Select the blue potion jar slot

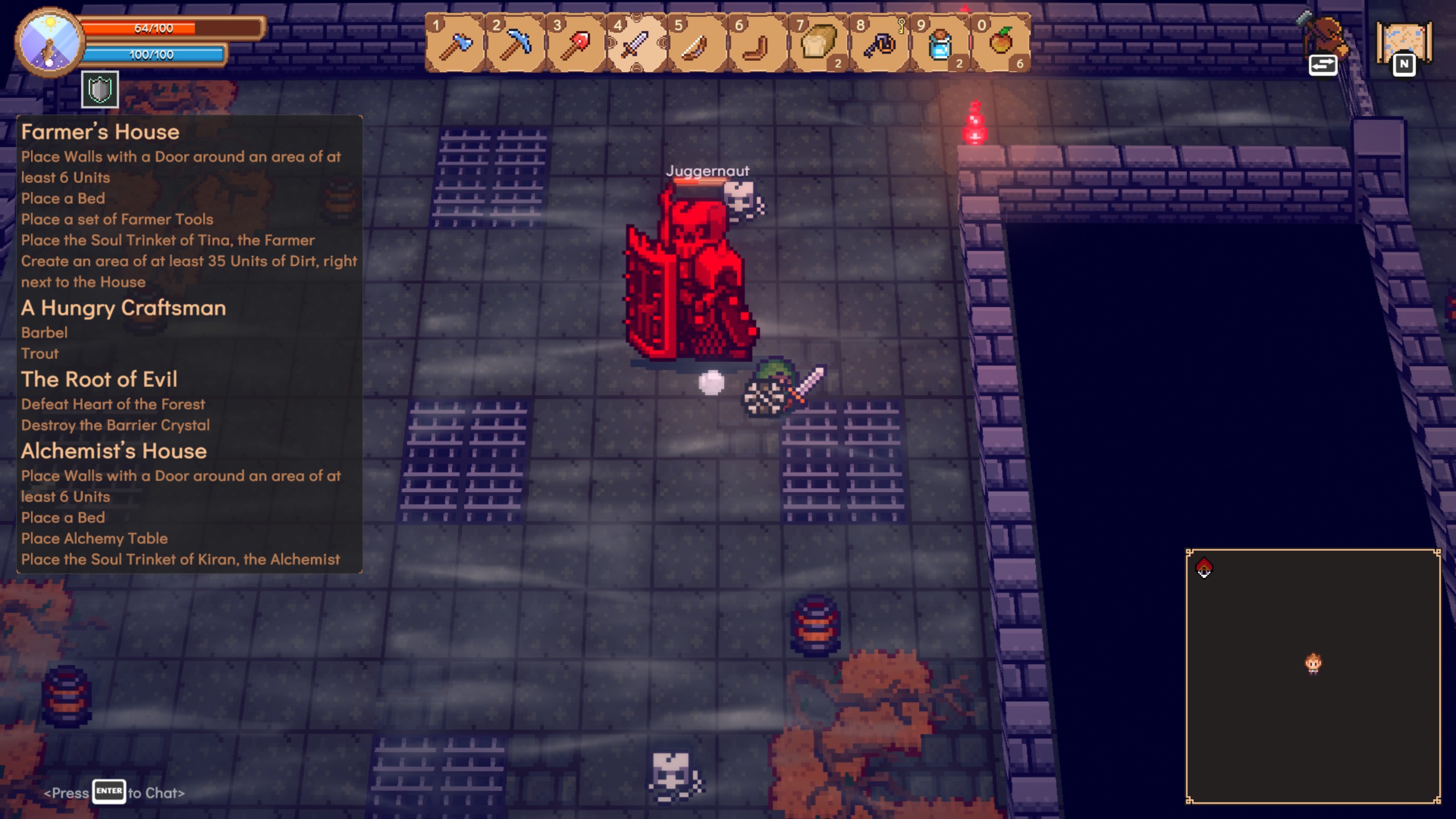coord(940,44)
